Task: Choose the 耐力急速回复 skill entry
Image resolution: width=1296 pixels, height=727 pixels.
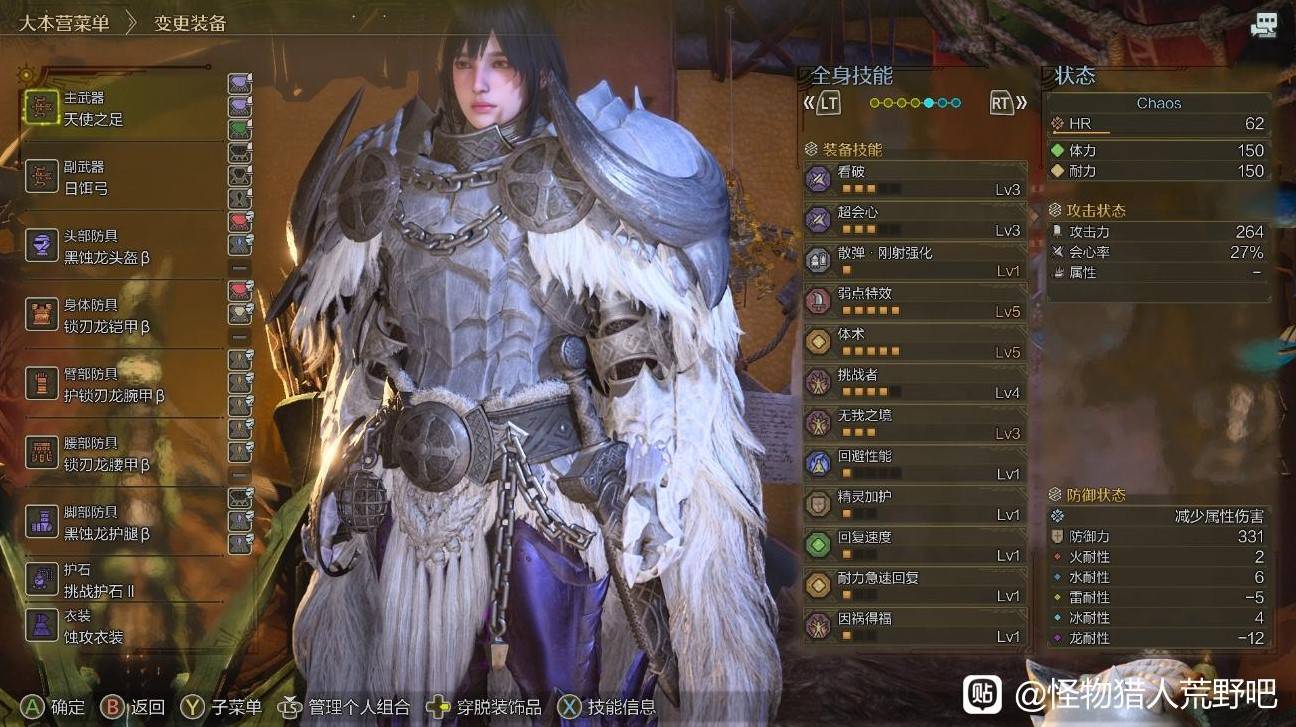Action: click(x=915, y=586)
